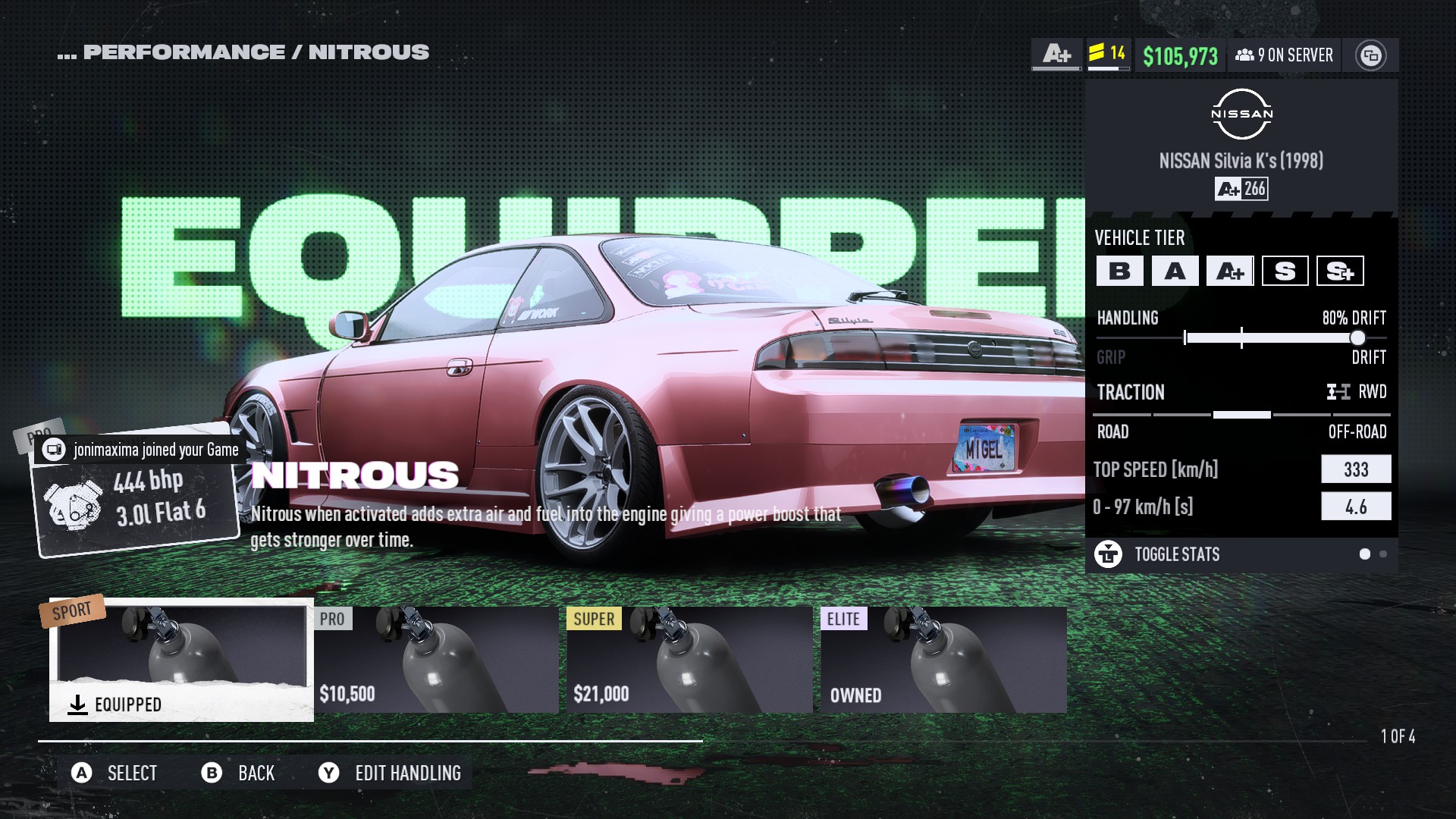Select the A vehicle tier box
This screenshot has width=1456, height=819.
[1175, 271]
